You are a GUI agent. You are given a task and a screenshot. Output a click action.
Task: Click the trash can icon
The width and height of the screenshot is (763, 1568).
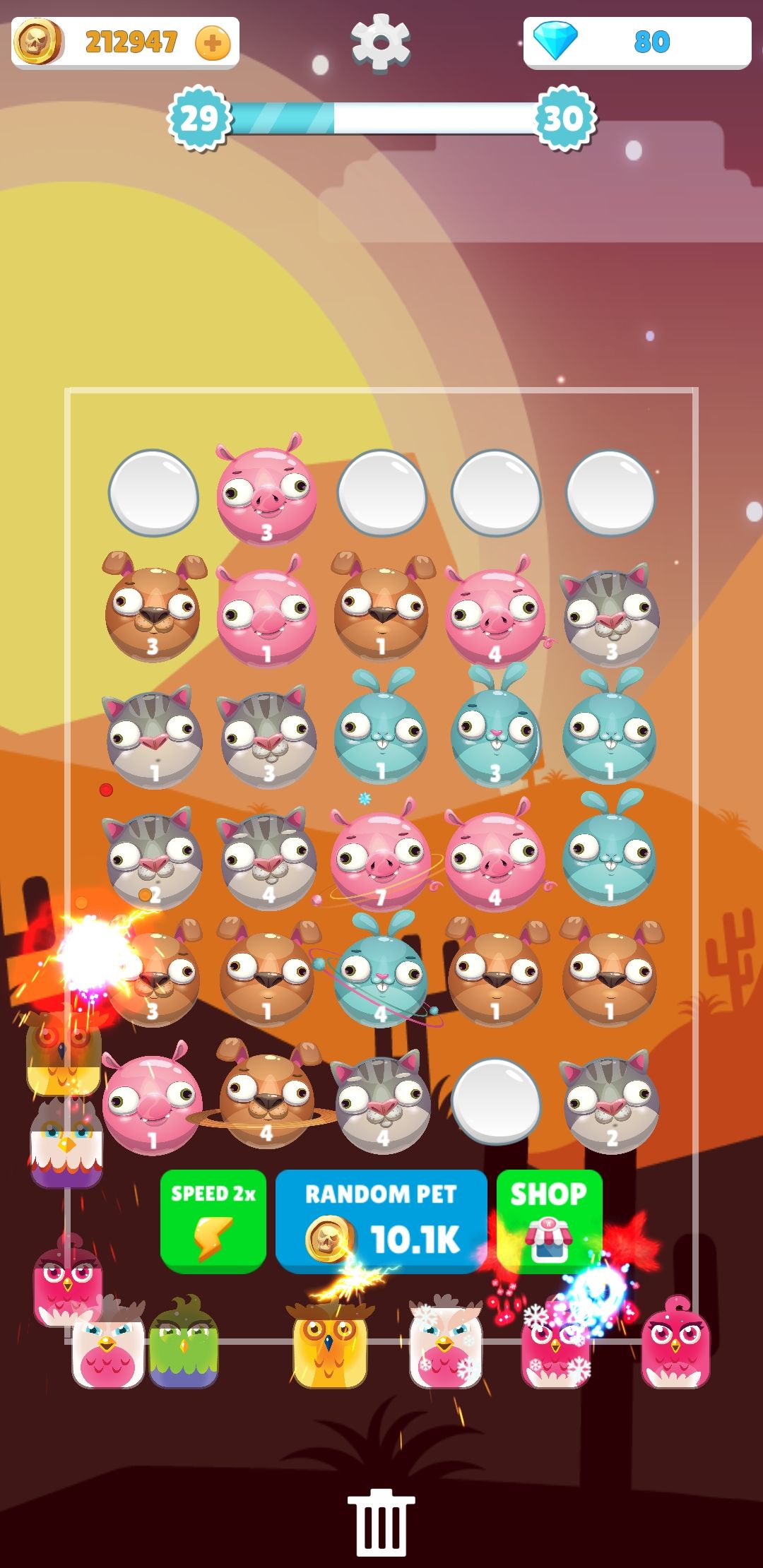coord(381,1523)
